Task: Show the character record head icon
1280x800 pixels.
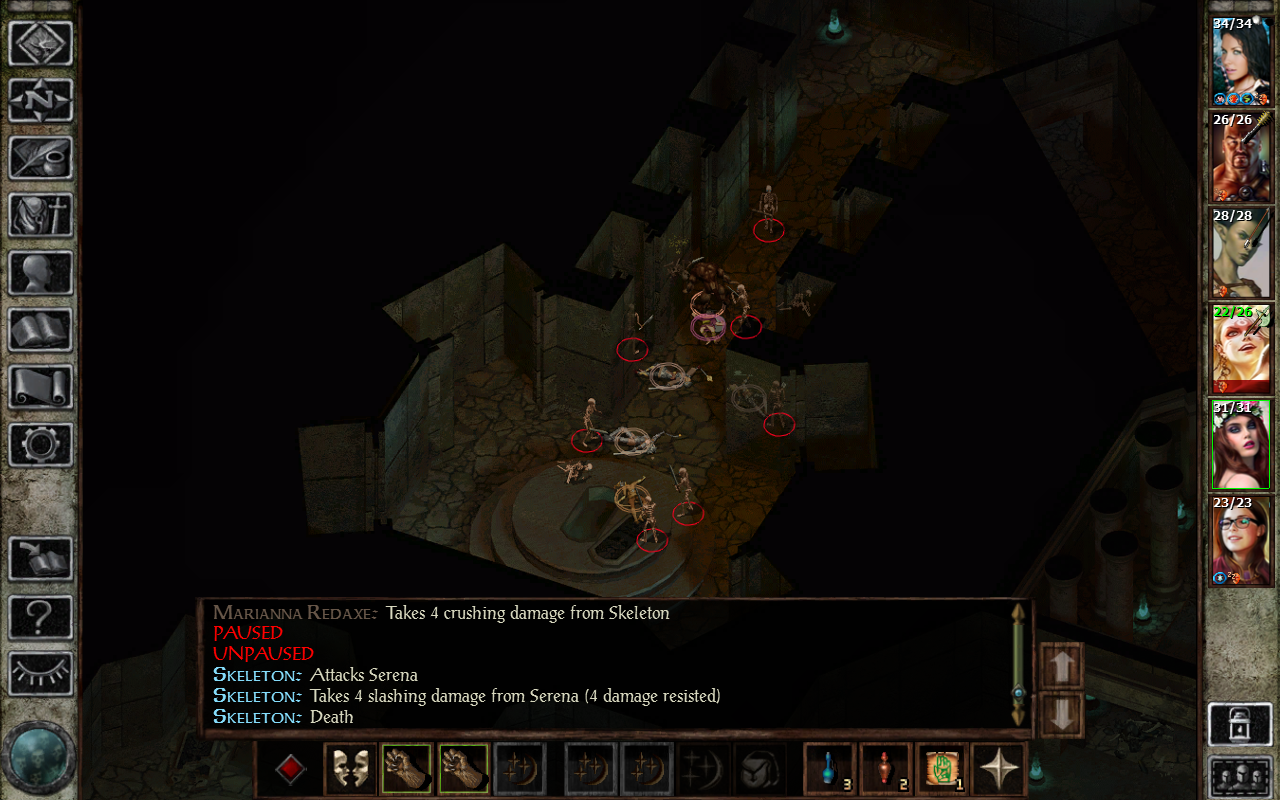Action: [x=41, y=272]
